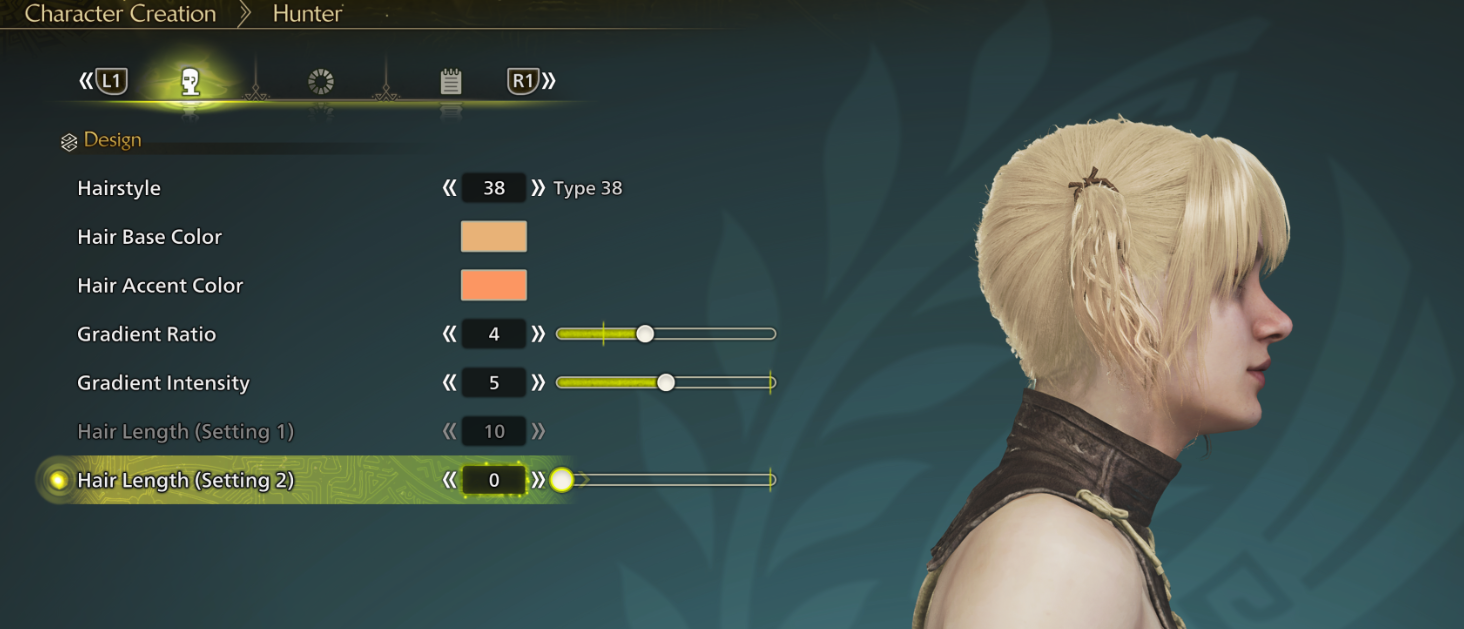Viewport: 1464px width, 629px height.
Task: Select the Gradient Intensity row label
Action: [163, 383]
